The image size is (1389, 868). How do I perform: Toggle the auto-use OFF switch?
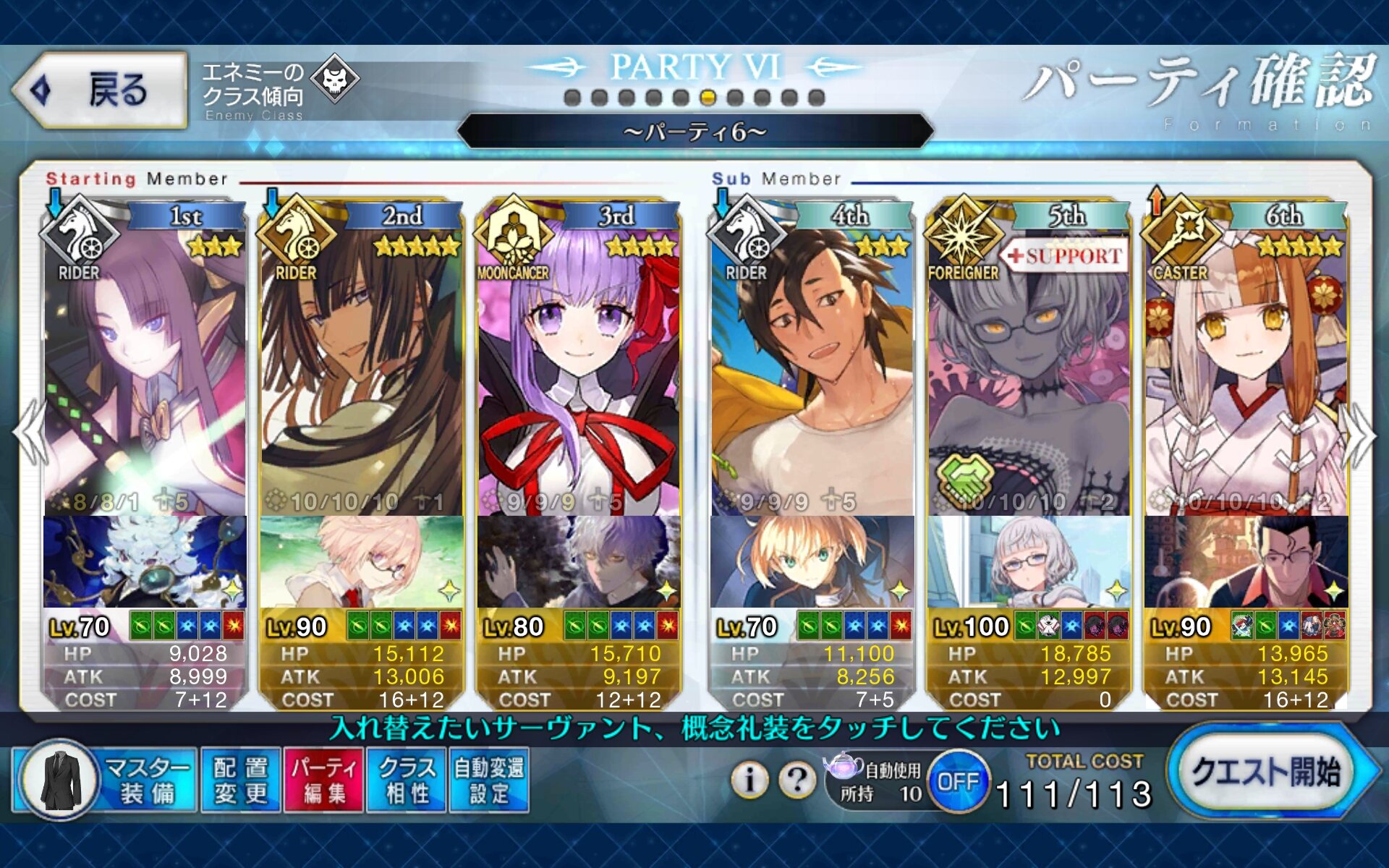point(959,781)
